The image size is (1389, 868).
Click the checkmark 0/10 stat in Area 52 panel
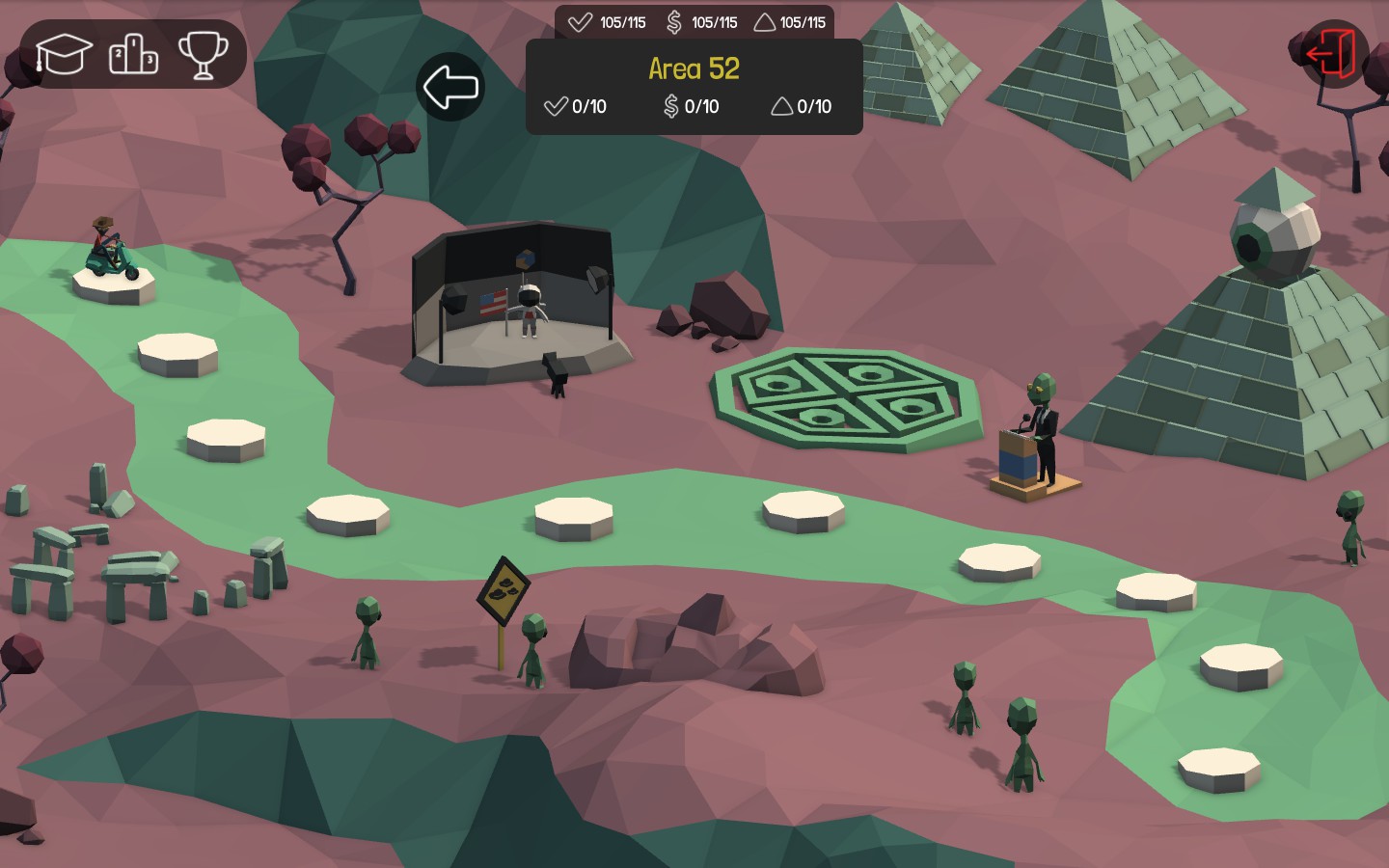(575, 107)
